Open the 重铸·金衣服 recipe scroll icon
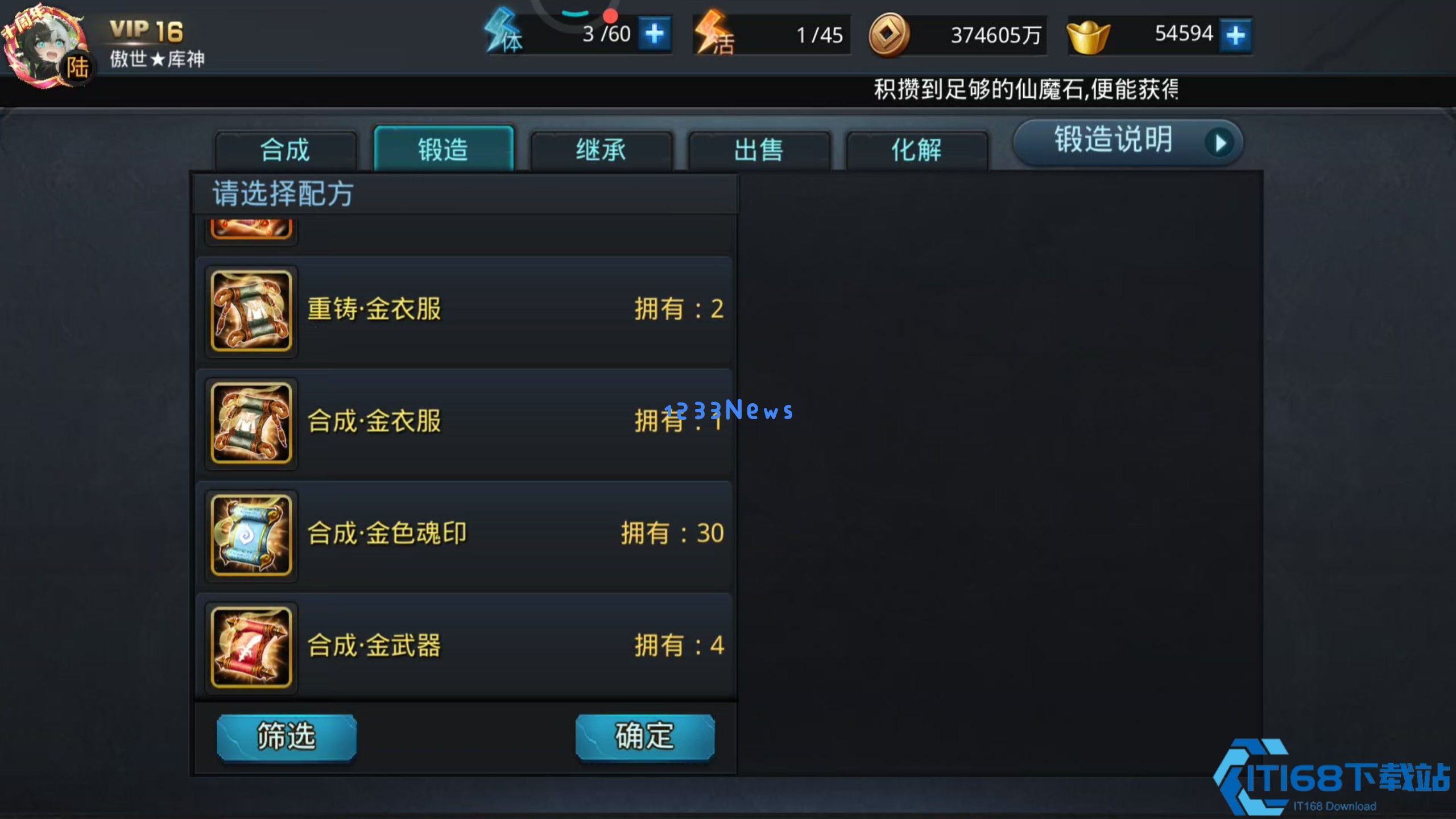1456x819 pixels. click(252, 310)
